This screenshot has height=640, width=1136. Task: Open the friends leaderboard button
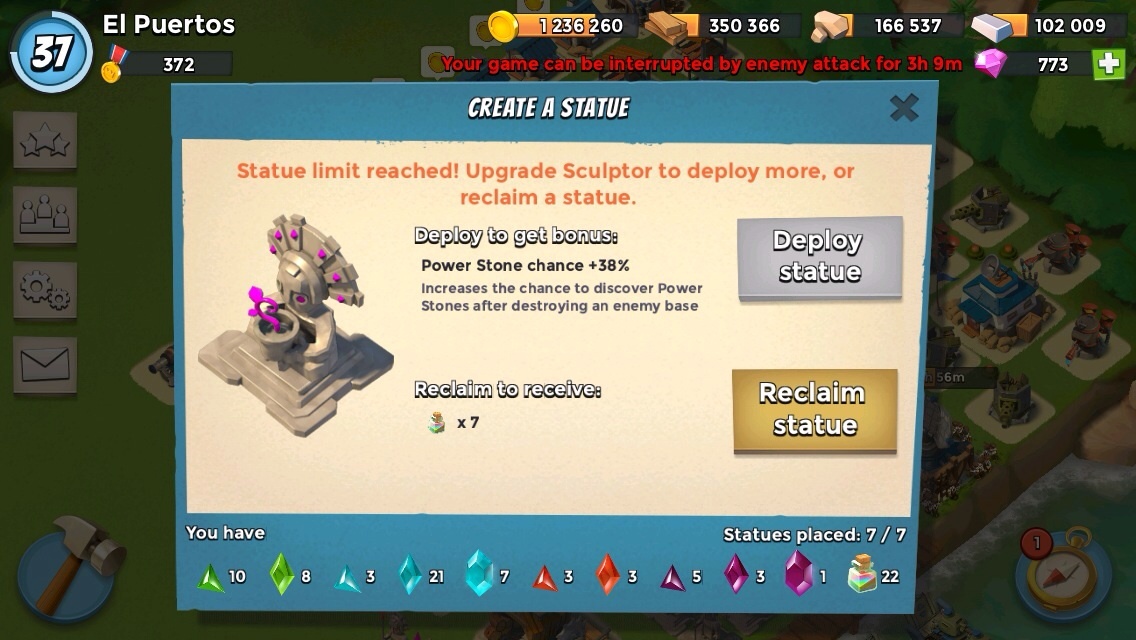45,214
